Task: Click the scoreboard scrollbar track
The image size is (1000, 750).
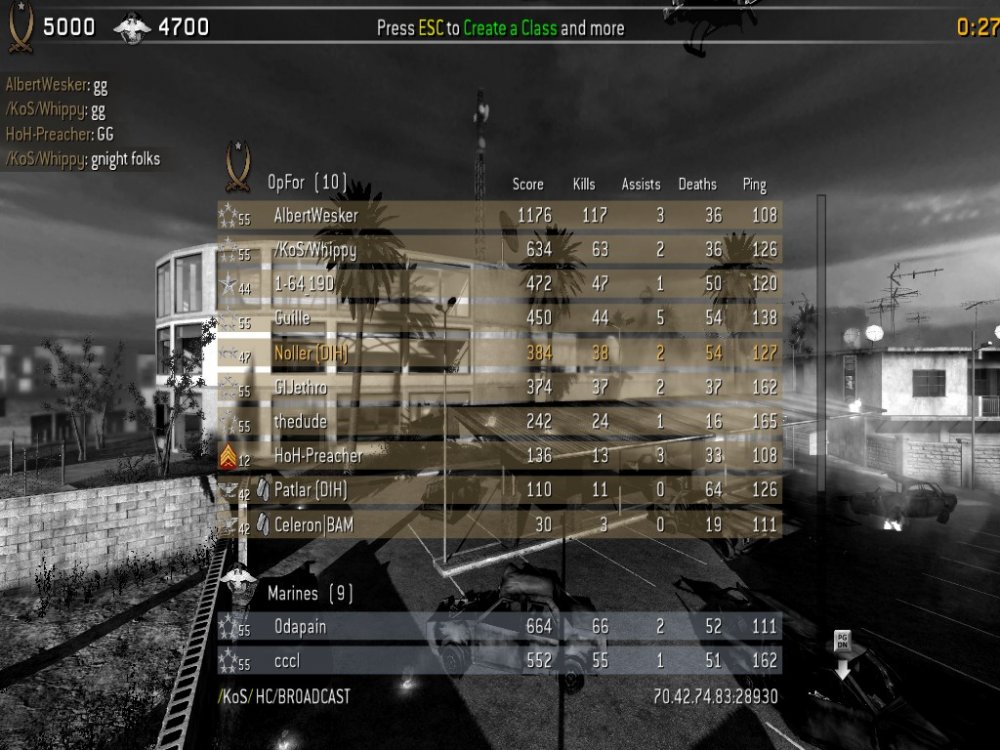Action: (x=822, y=400)
